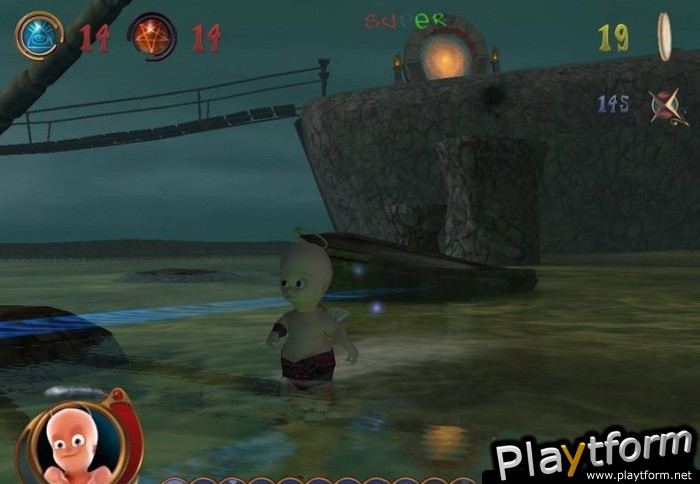This screenshot has height=484, width=700.
Task: Select the red pentagram icon
Action: point(153,36)
